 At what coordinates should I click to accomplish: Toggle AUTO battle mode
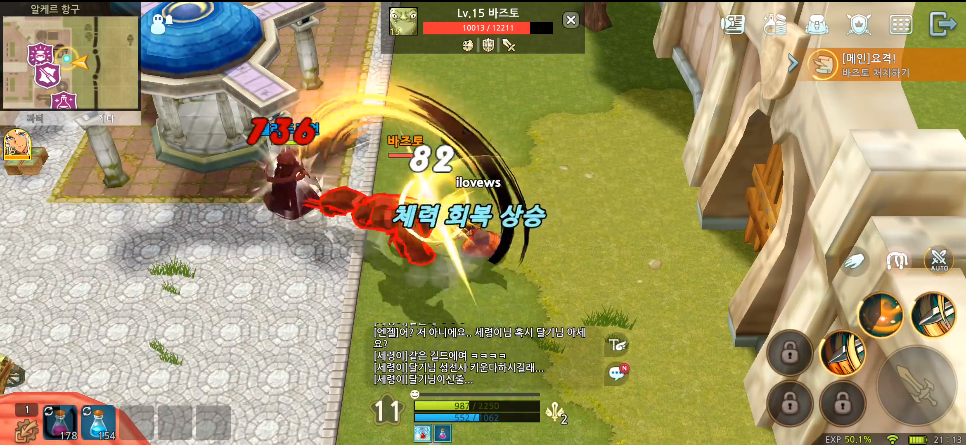[x=938, y=260]
